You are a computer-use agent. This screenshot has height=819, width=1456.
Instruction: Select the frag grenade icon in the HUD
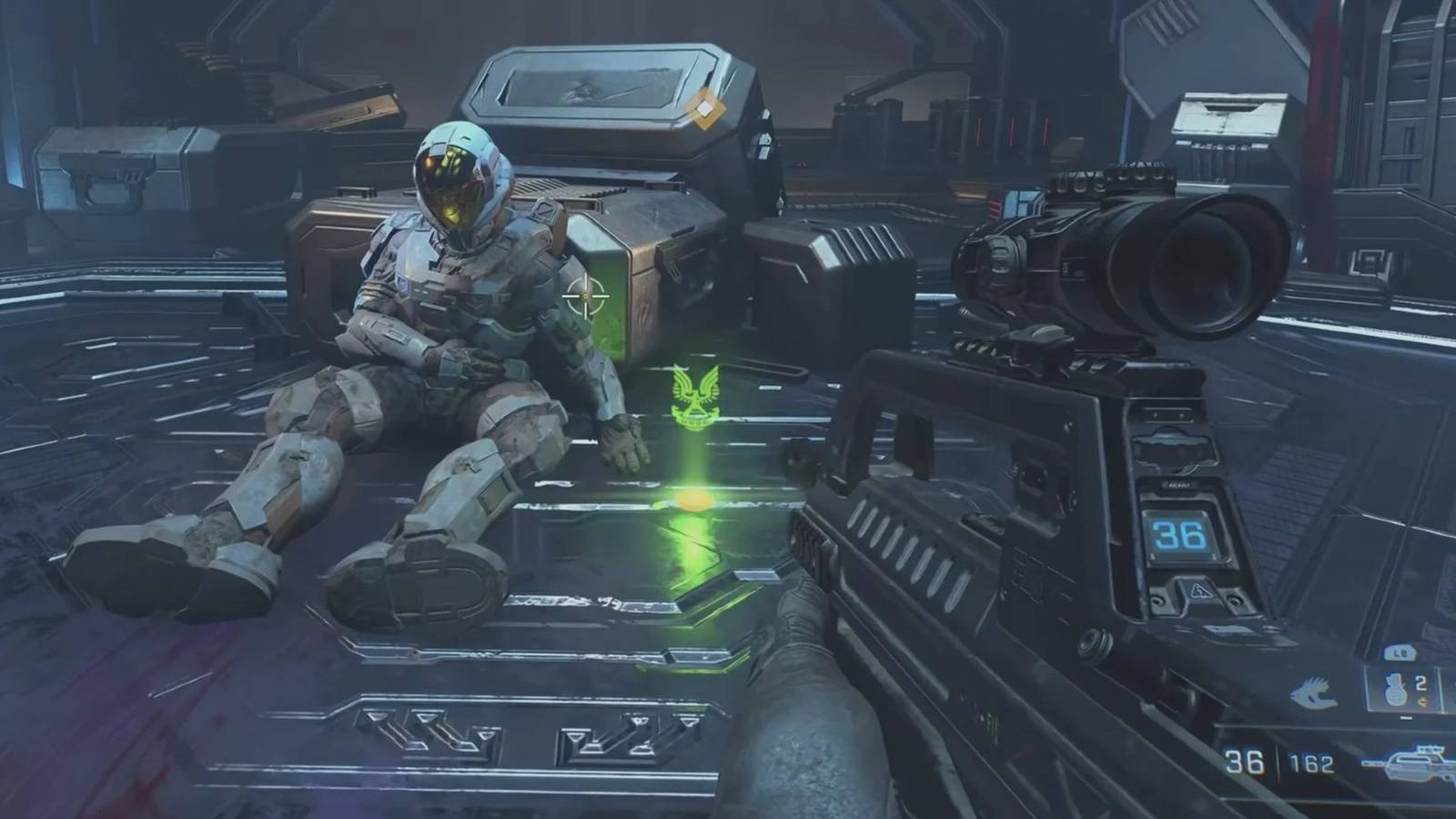coord(1394,689)
